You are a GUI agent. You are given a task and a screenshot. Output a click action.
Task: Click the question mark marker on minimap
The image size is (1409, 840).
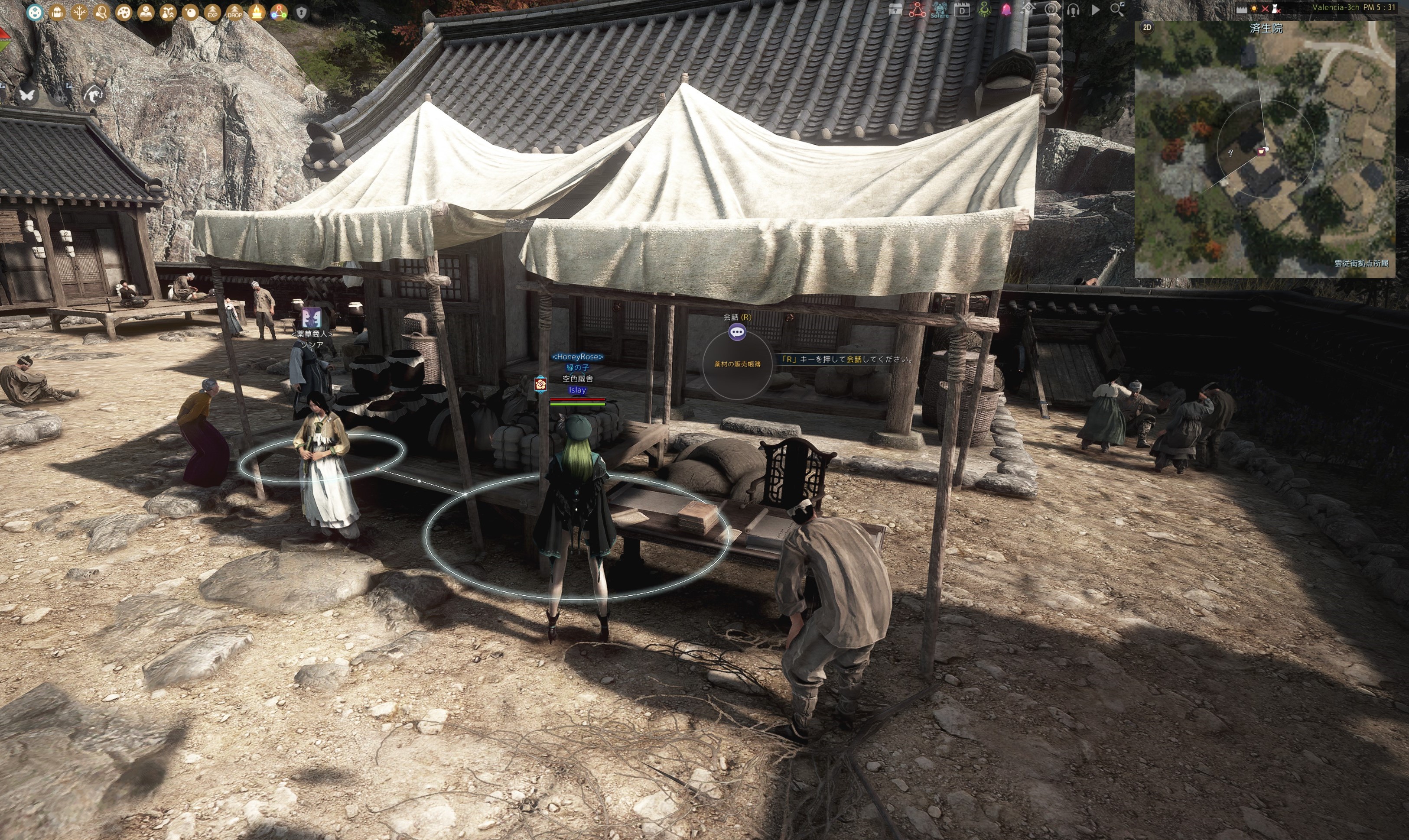(1230, 153)
